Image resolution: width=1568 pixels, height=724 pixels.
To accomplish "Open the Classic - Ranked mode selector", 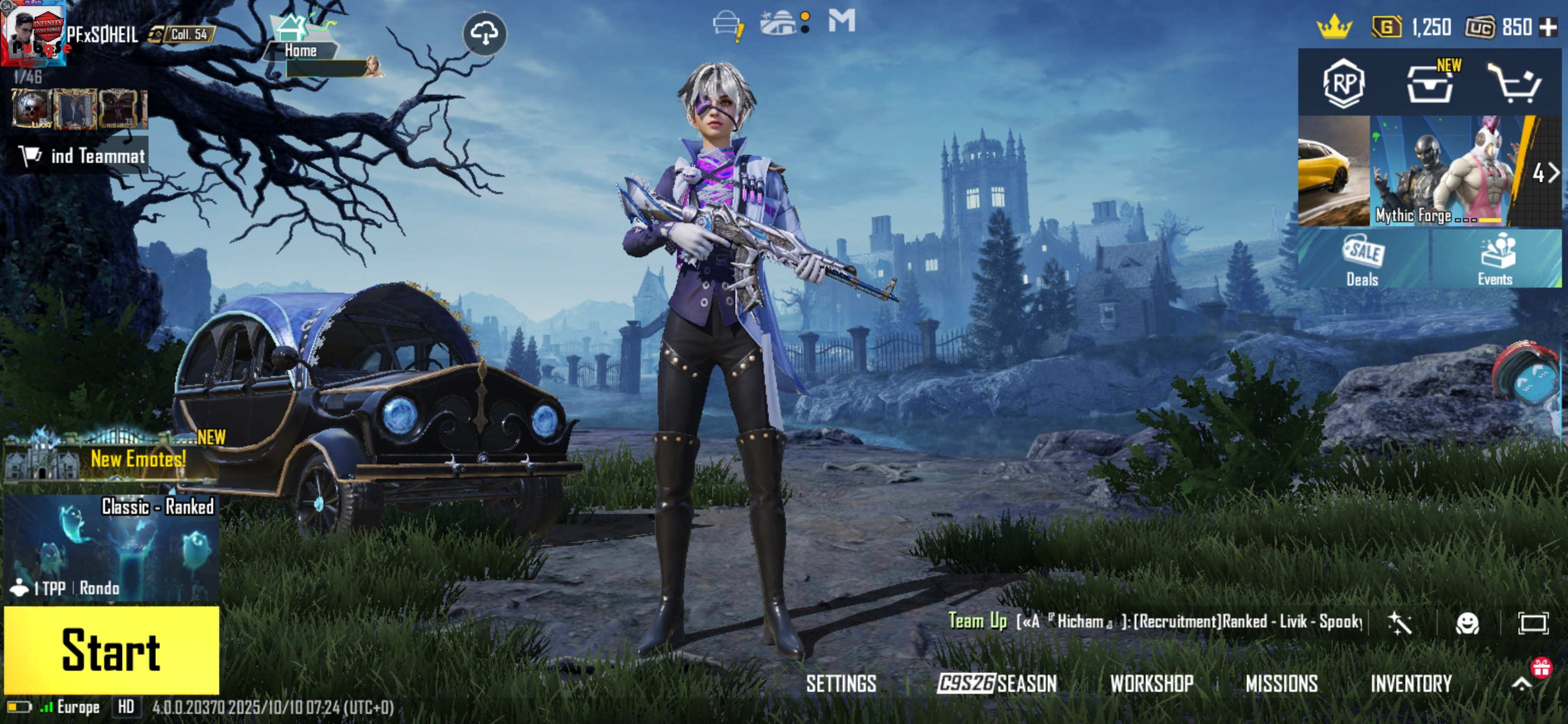I will point(112,548).
